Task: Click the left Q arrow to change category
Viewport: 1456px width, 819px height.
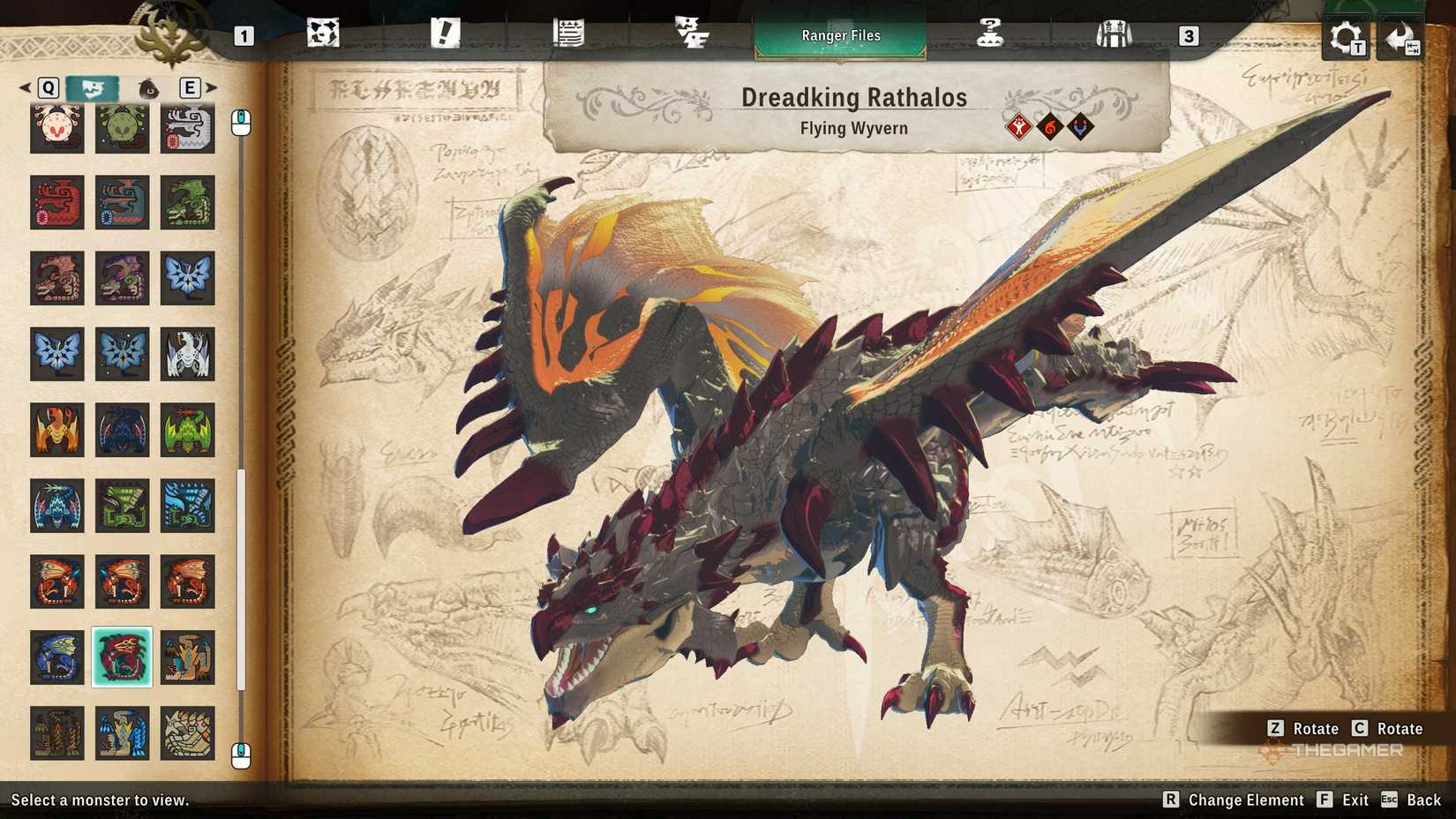Action: click(23, 88)
